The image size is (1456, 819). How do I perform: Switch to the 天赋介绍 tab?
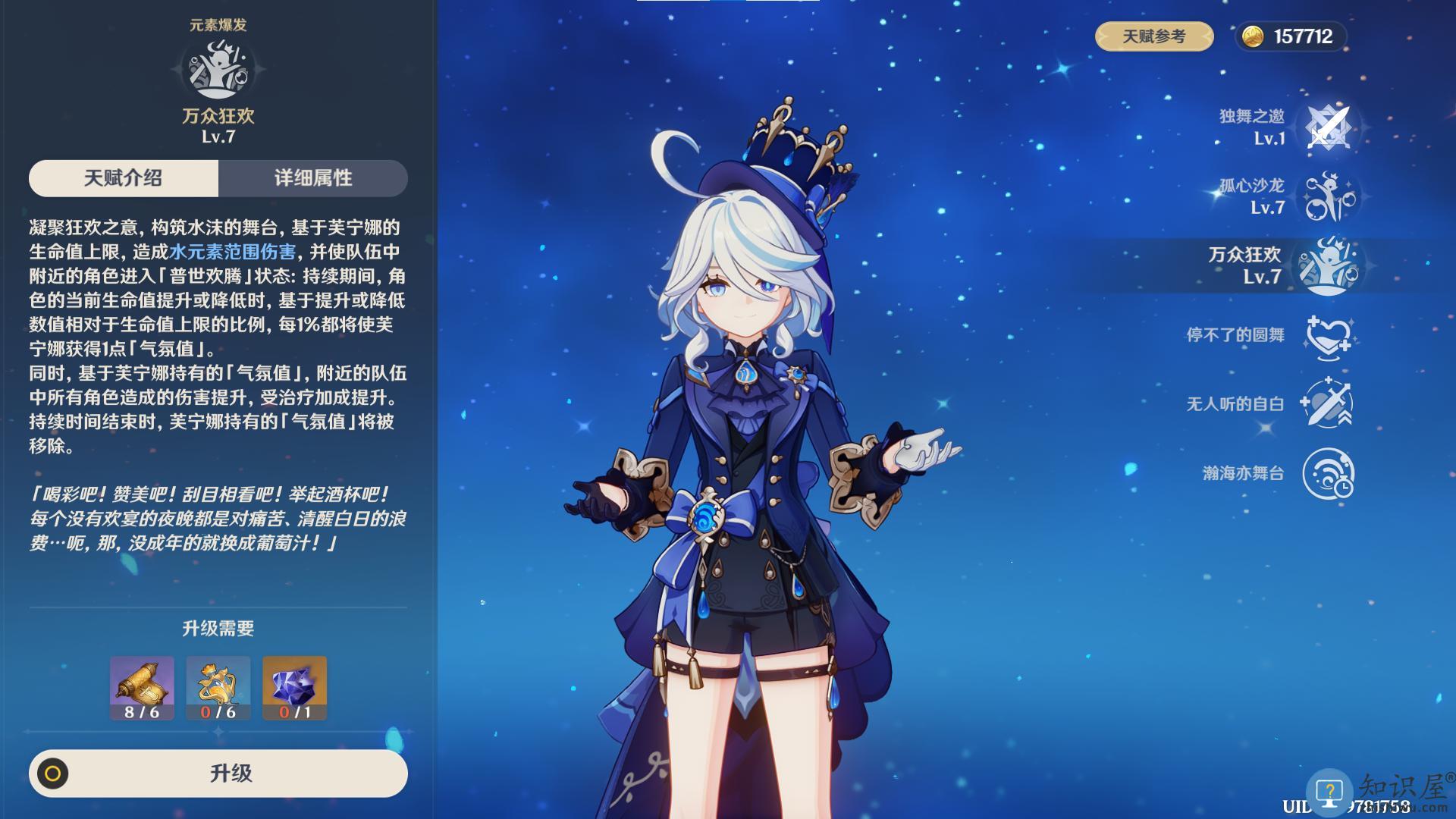pyautogui.click(x=124, y=178)
